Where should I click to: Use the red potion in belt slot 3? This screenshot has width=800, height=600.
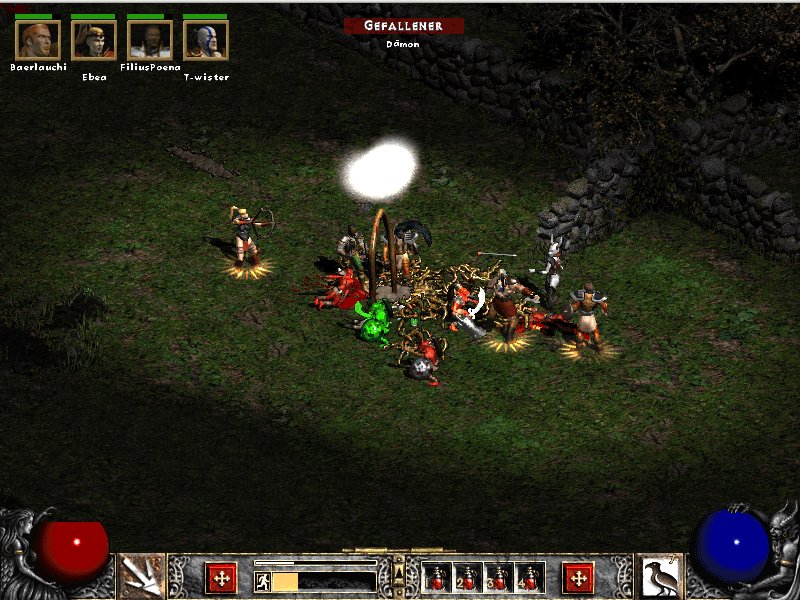click(498, 578)
